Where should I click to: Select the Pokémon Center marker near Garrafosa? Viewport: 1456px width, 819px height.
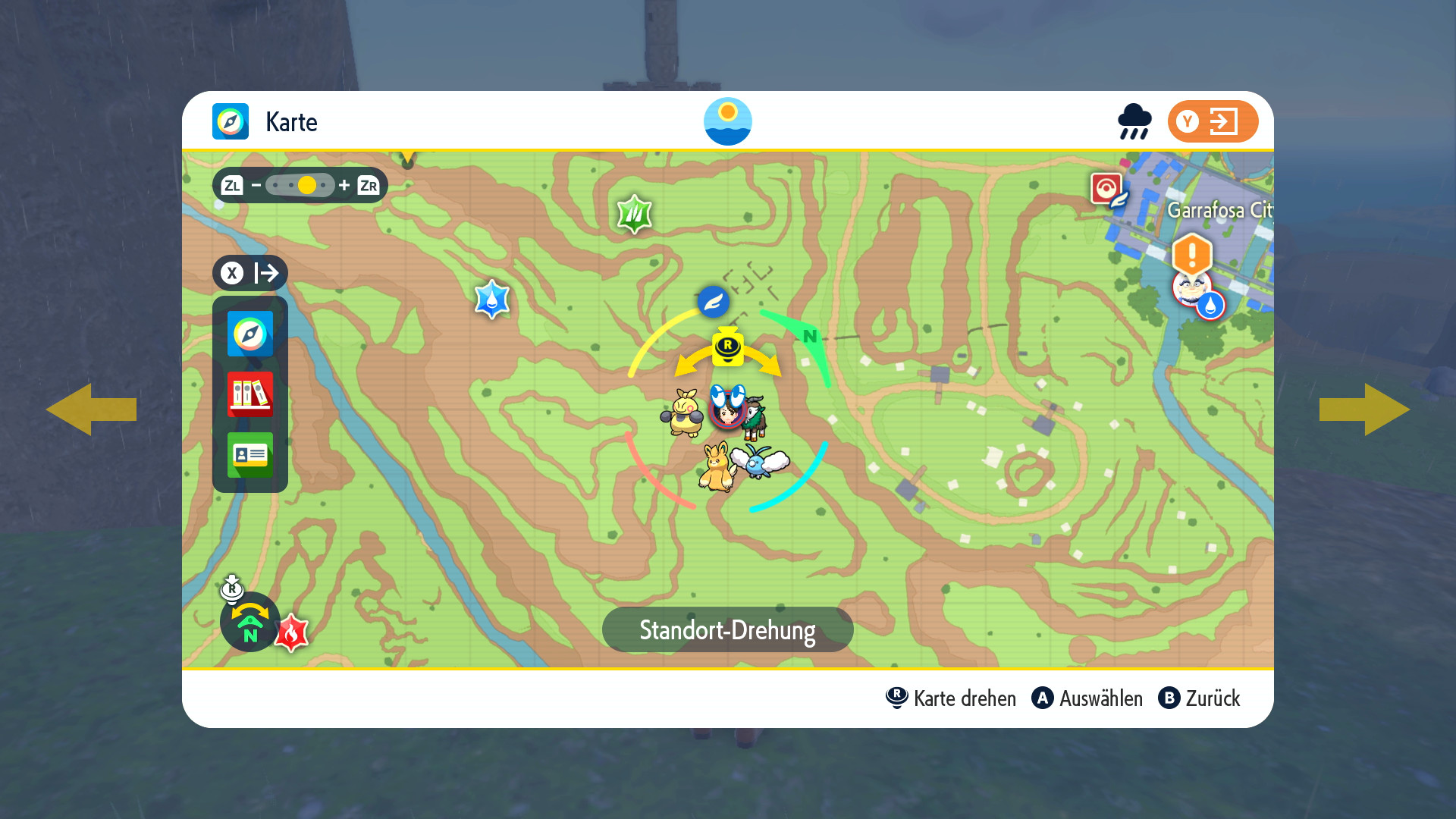coord(1107,188)
